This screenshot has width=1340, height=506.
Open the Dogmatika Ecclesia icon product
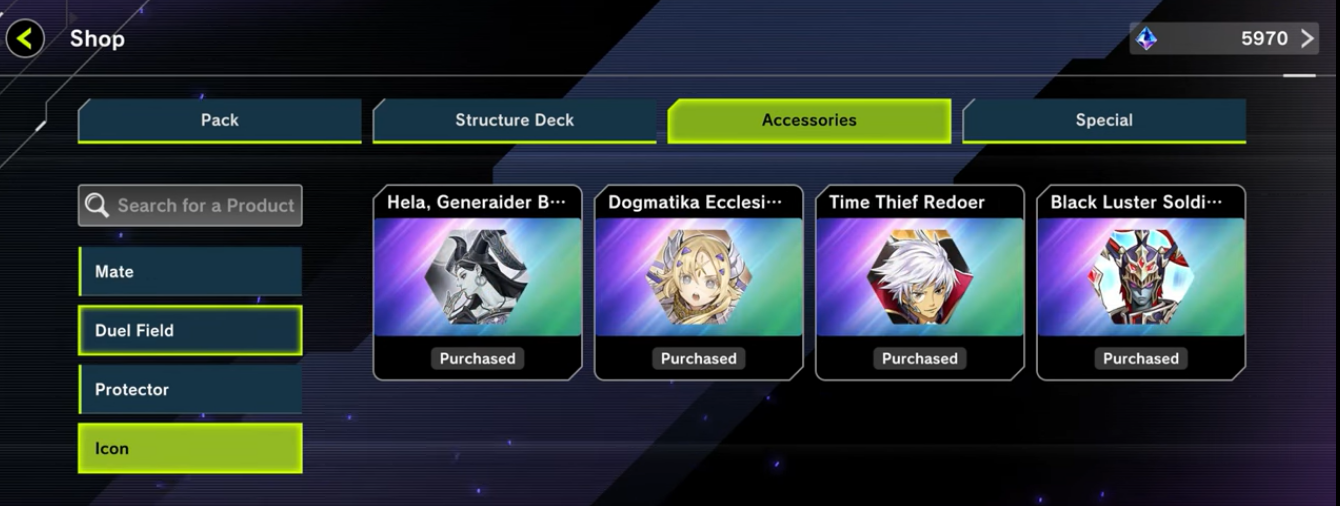698,282
